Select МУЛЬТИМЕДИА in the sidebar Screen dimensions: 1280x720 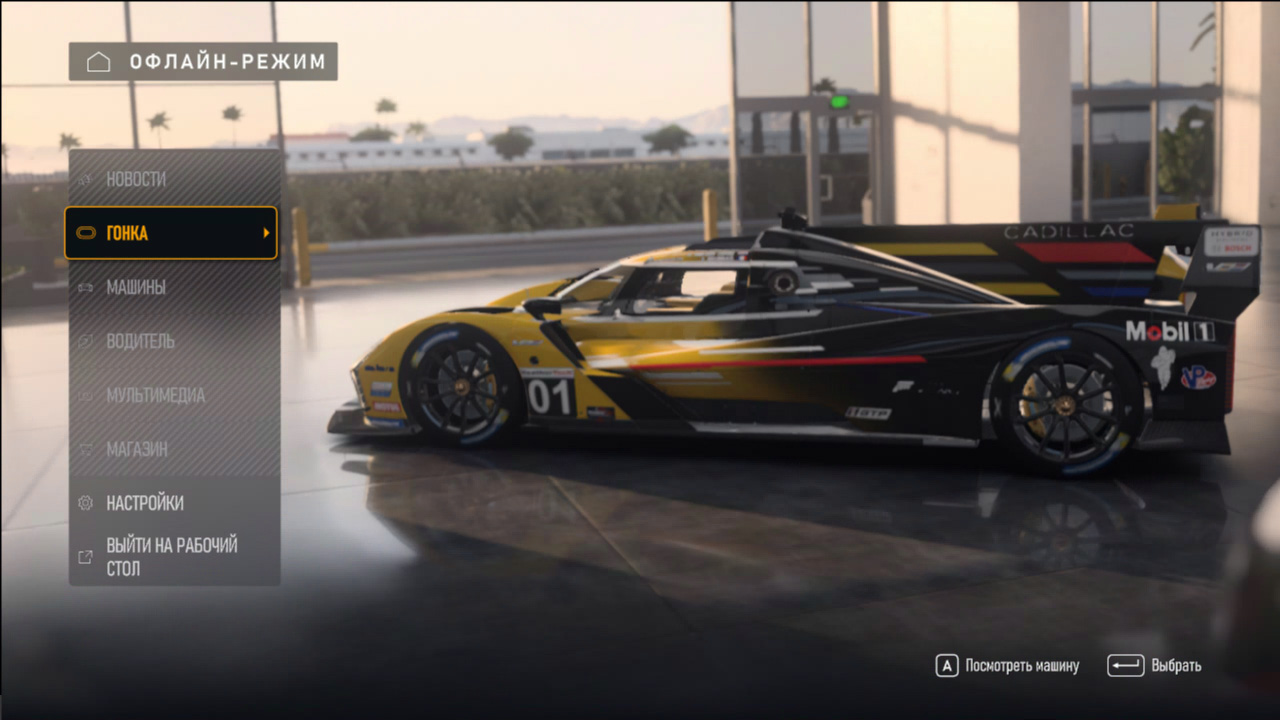click(x=154, y=395)
